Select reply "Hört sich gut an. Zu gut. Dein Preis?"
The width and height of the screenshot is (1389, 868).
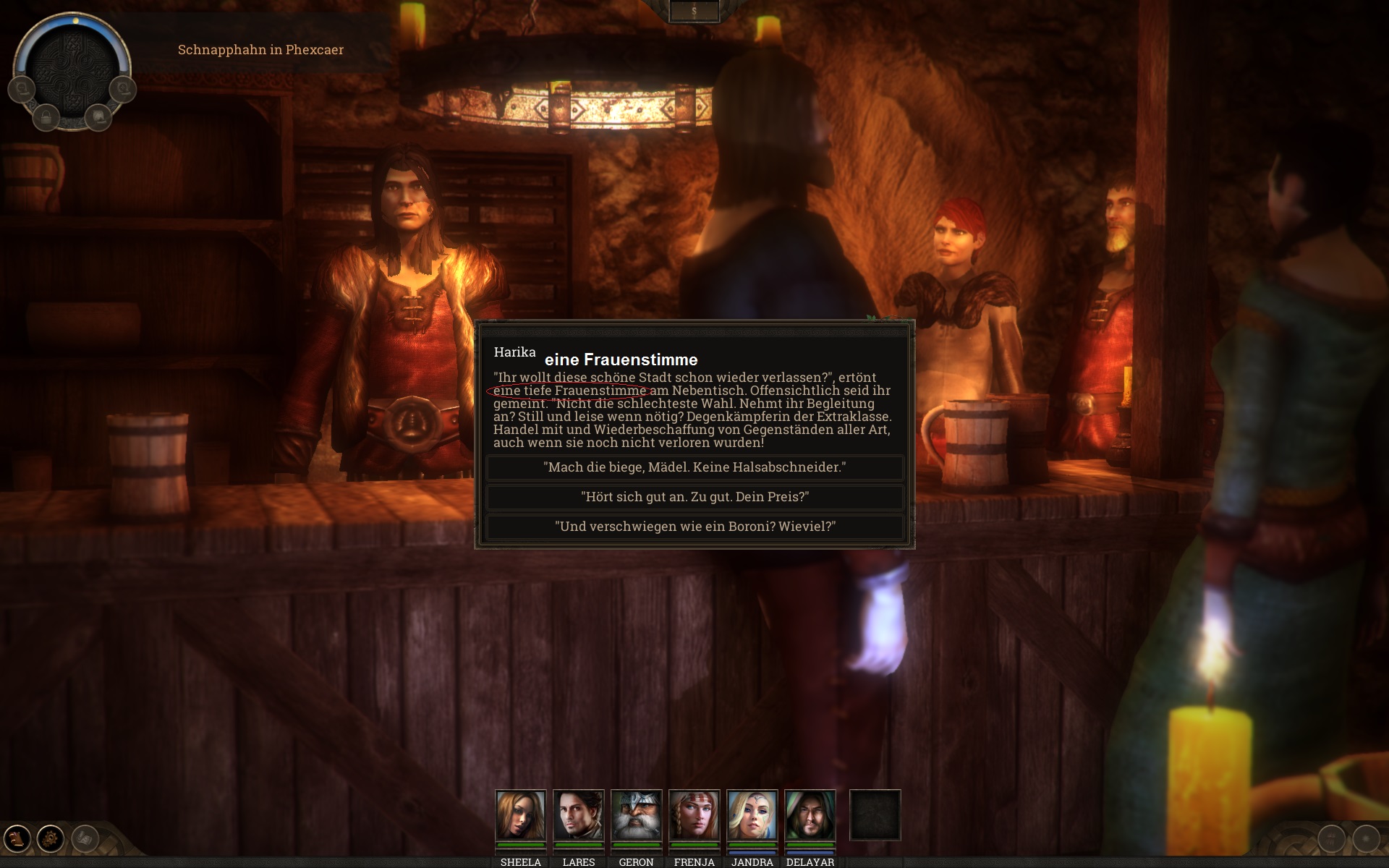click(x=694, y=497)
